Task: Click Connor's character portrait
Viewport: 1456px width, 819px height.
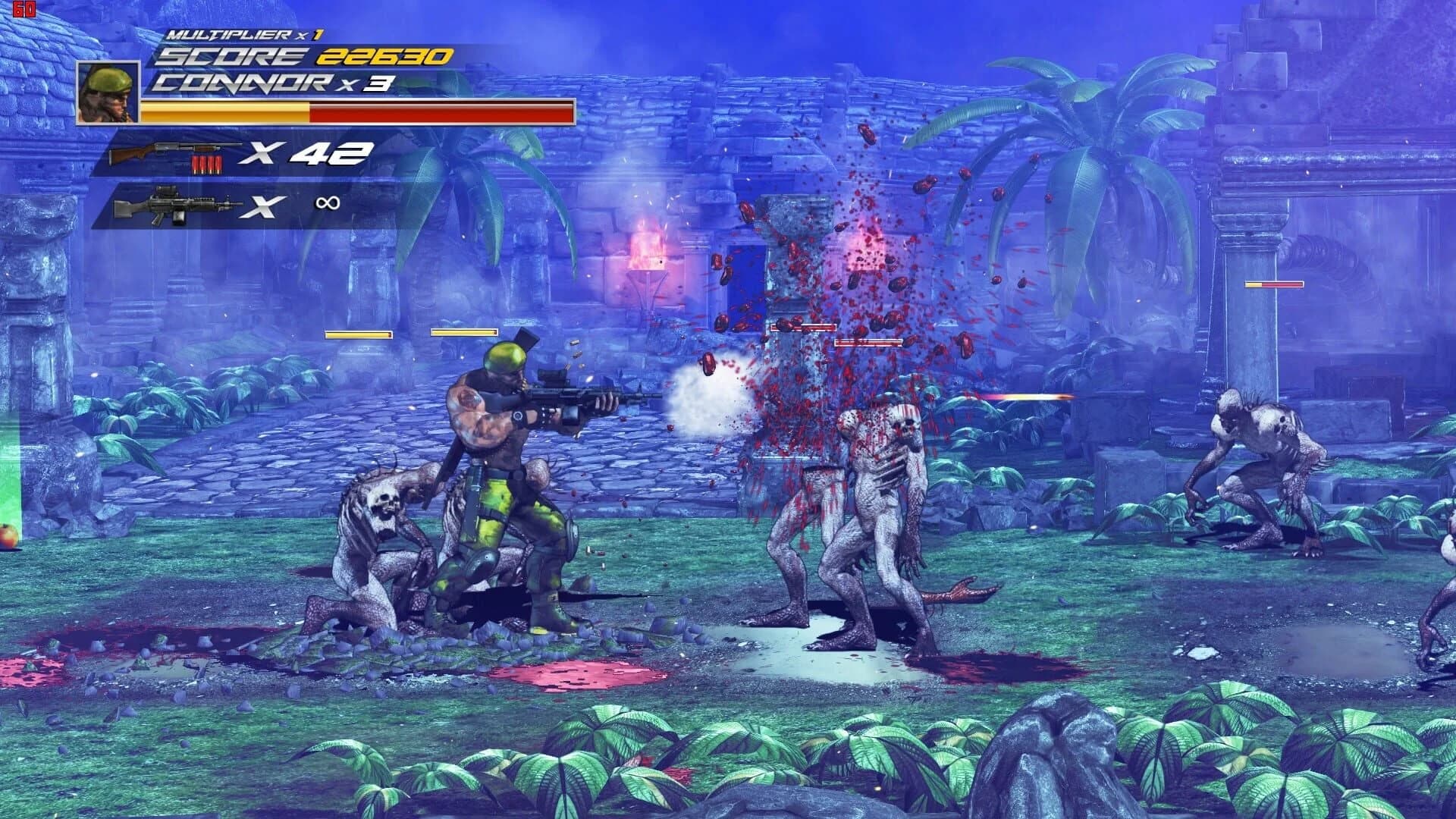Action: tap(108, 93)
